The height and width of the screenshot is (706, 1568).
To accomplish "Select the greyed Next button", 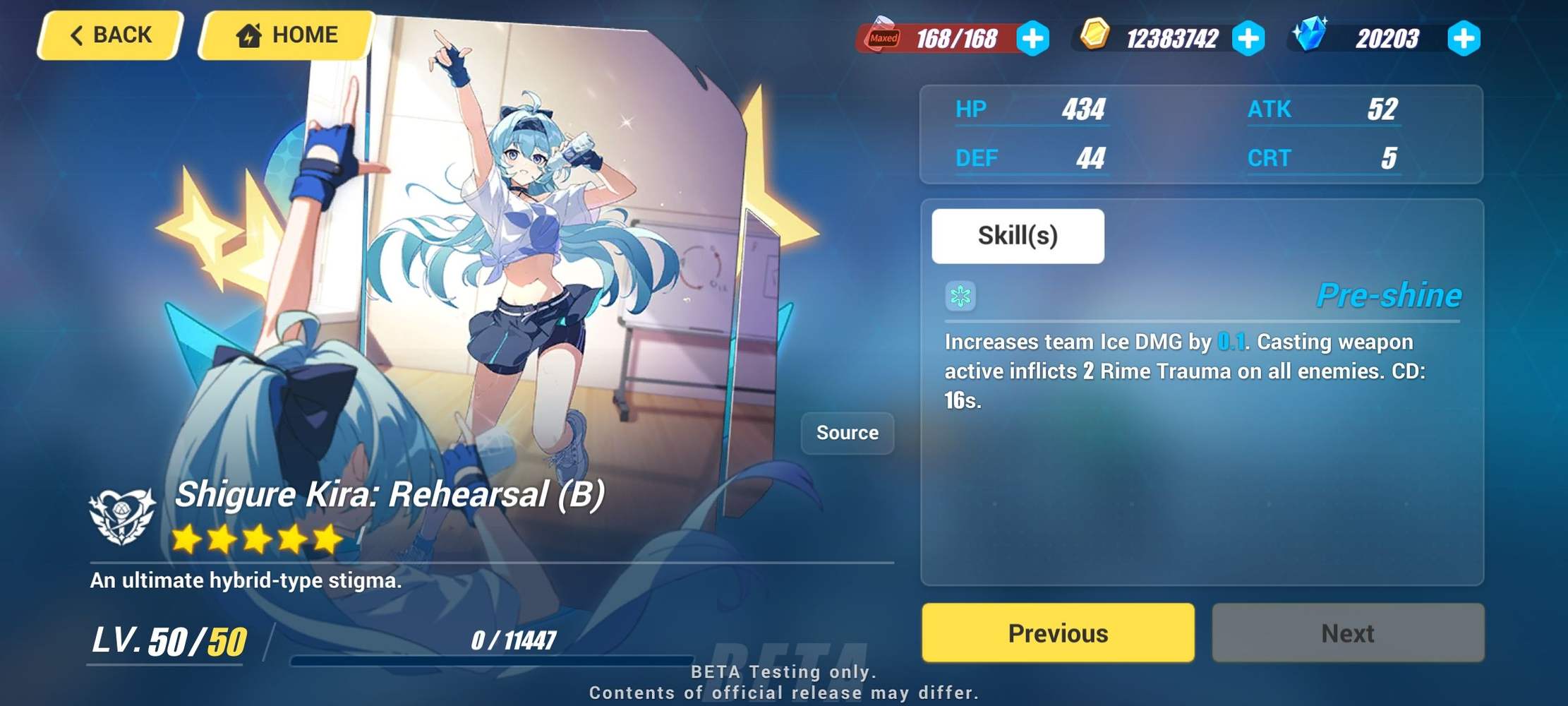I will (1349, 633).
